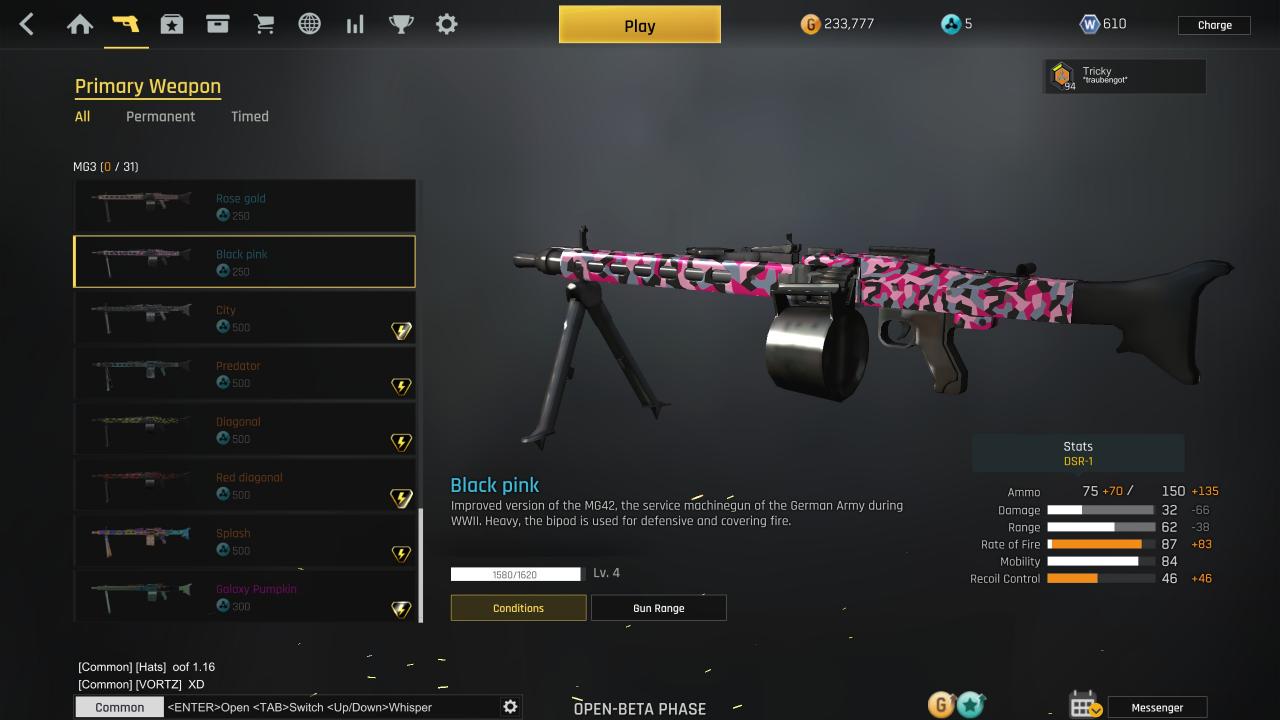Start a match with Play

click(639, 25)
